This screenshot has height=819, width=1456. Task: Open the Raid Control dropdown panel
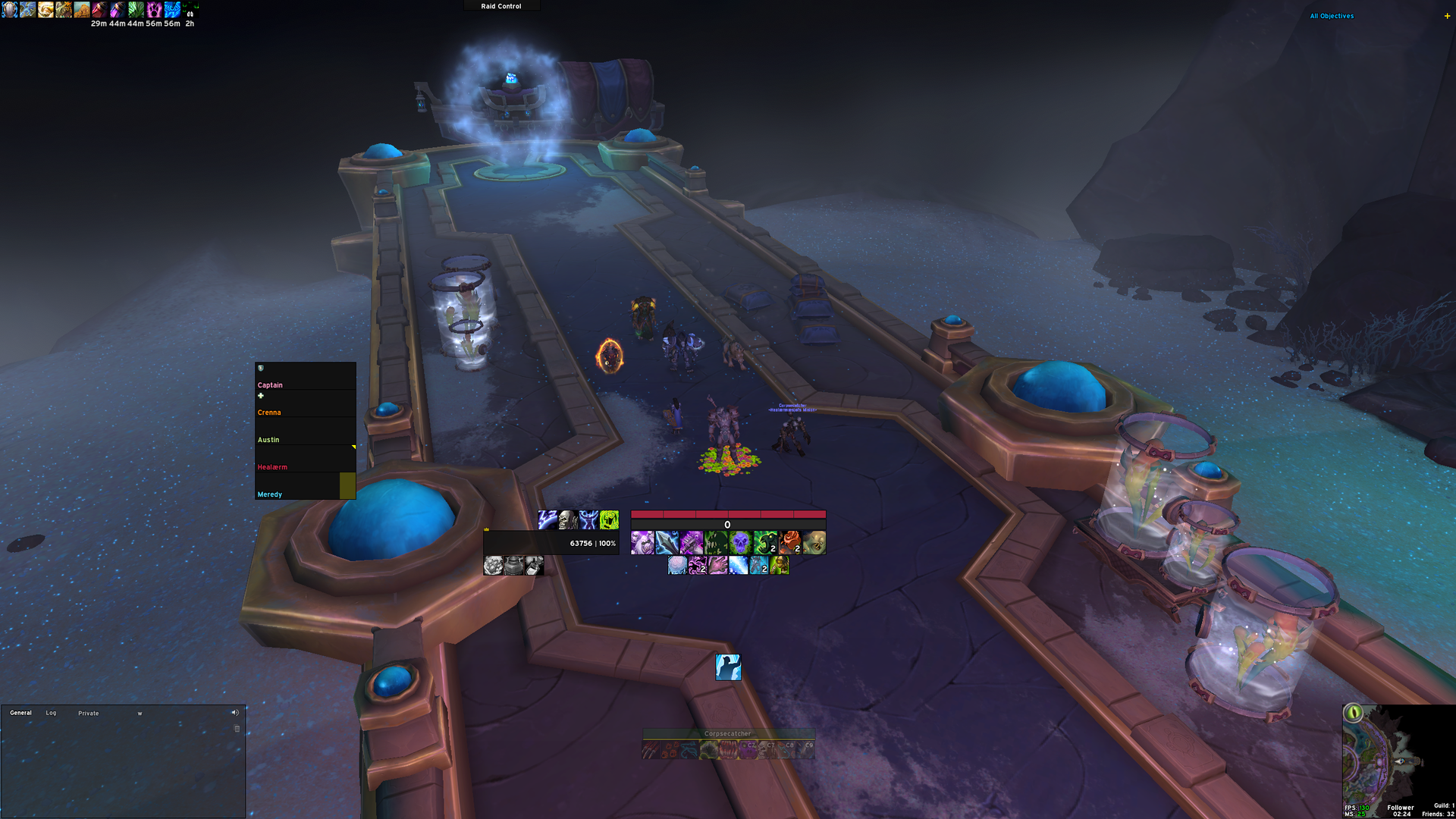pos(500,5)
